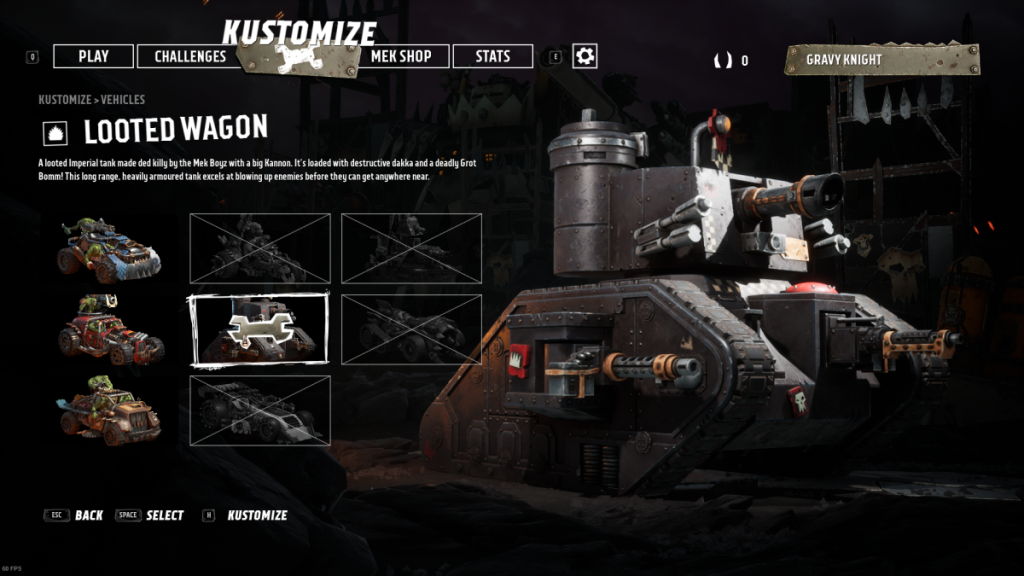
Task: Choose the blue spiked buggy vehicle
Action: (110, 249)
